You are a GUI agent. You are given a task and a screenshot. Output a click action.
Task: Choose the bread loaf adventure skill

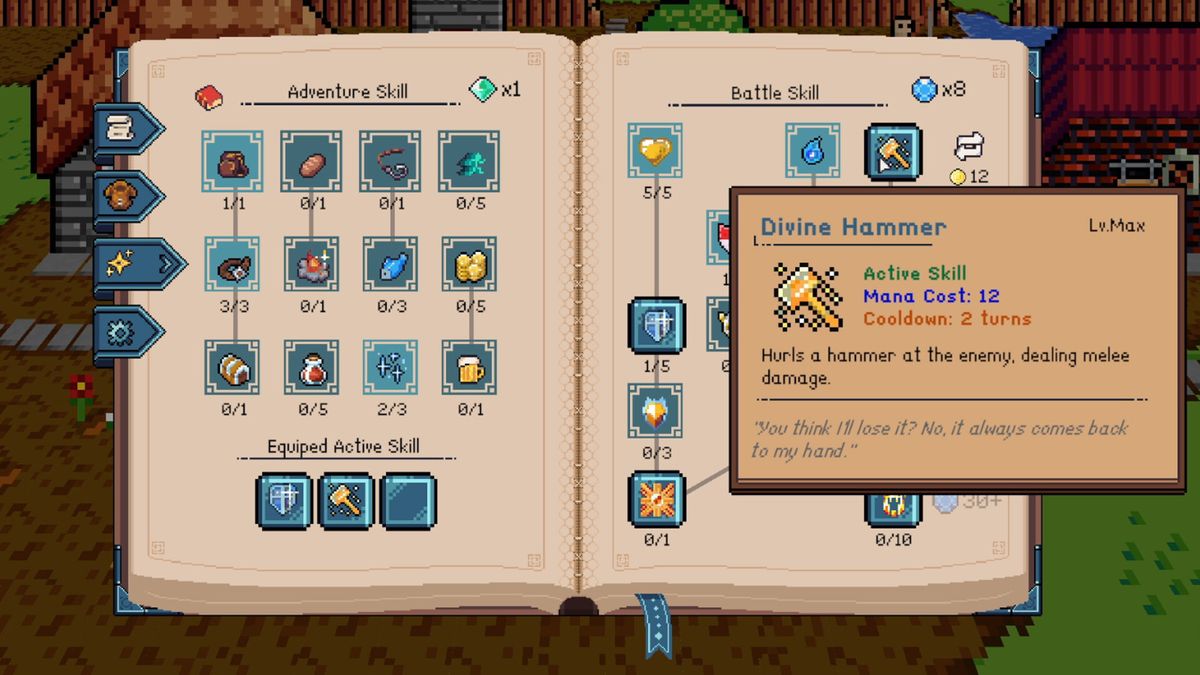tap(311, 160)
